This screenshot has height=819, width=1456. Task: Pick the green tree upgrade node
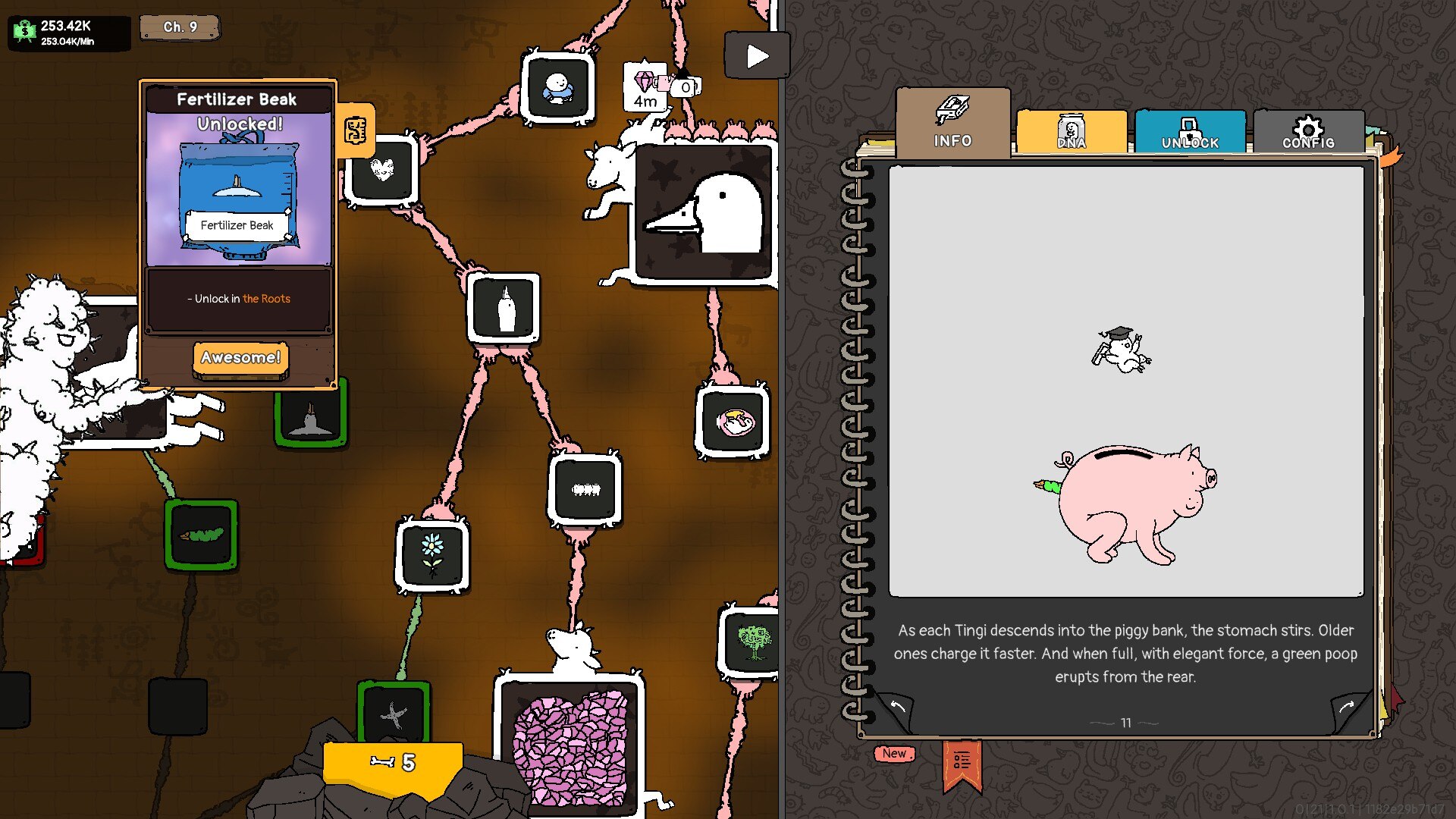pyautogui.click(x=752, y=641)
